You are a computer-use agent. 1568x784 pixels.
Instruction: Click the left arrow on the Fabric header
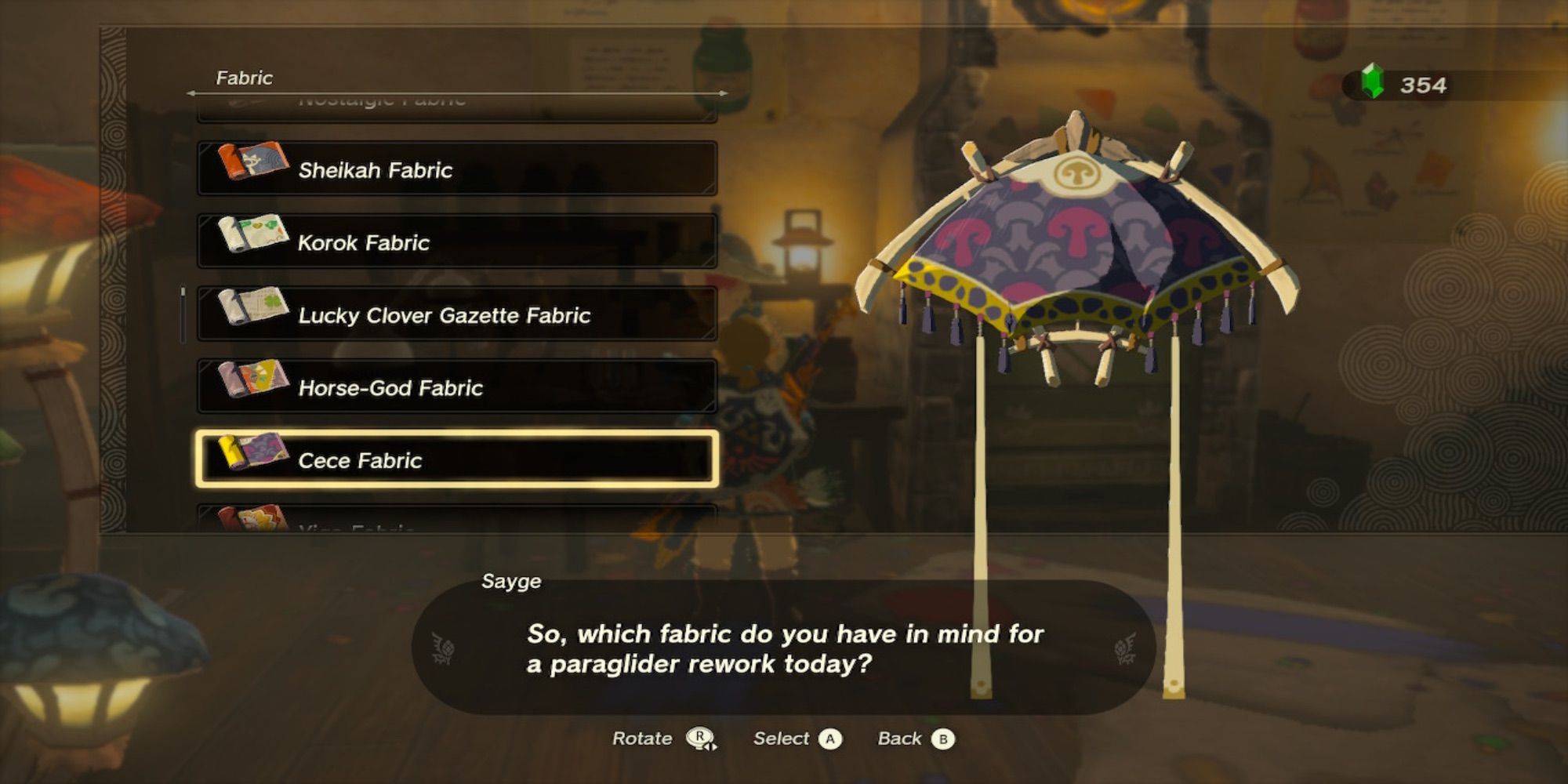tap(191, 93)
